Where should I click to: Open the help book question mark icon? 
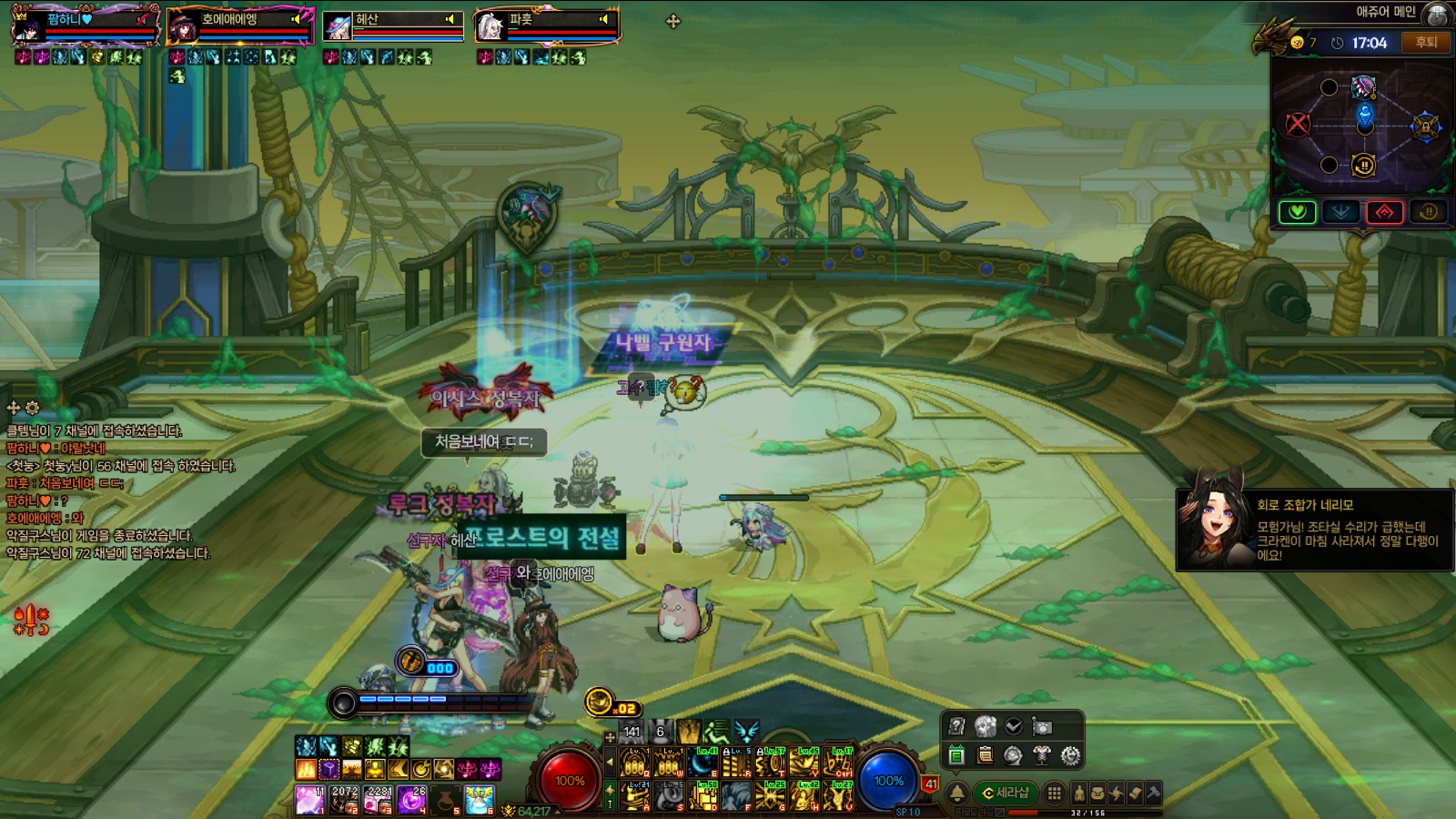pyautogui.click(x=955, y=726)
